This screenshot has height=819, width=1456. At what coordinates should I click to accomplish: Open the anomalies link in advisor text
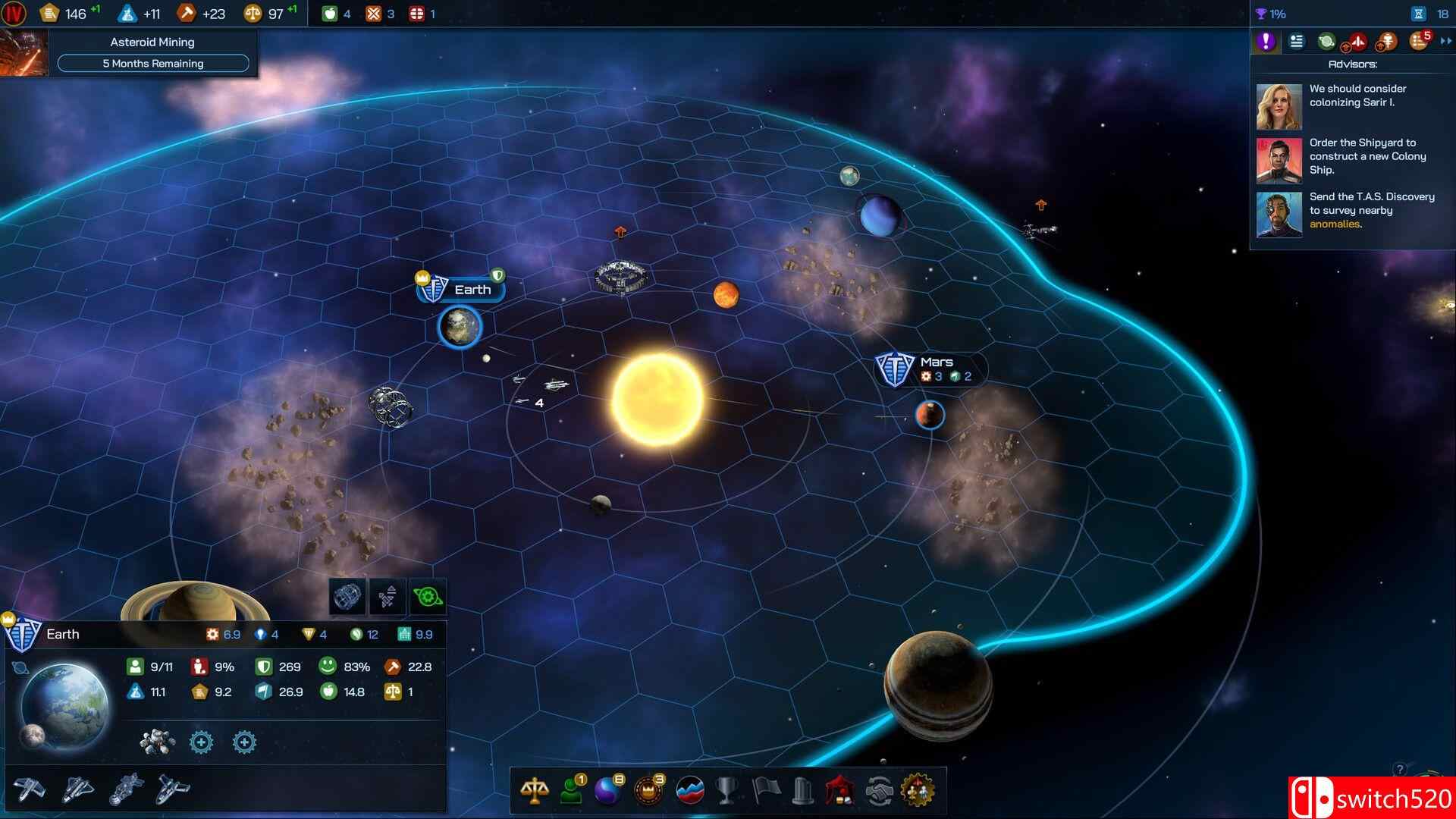pos(1335,224)
